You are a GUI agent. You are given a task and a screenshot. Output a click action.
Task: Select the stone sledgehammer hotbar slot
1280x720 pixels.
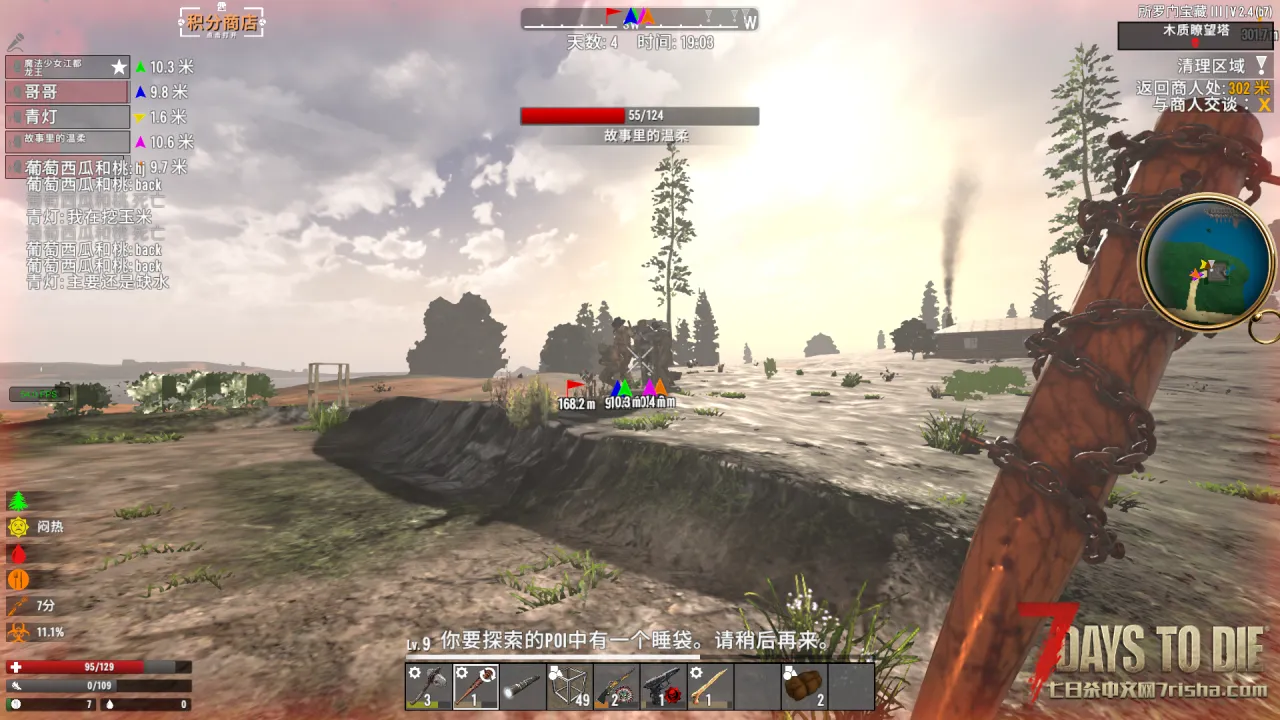coord(428,686)
